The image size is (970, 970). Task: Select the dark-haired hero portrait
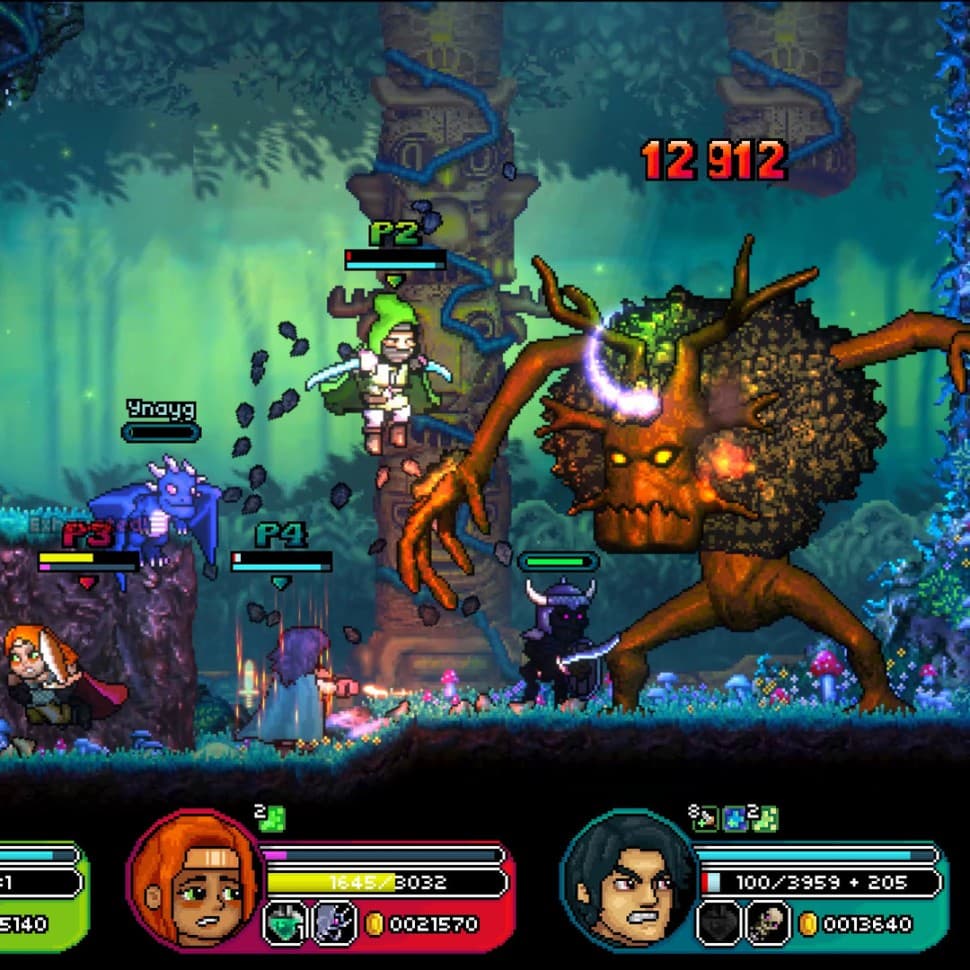[x=629, y=878]
